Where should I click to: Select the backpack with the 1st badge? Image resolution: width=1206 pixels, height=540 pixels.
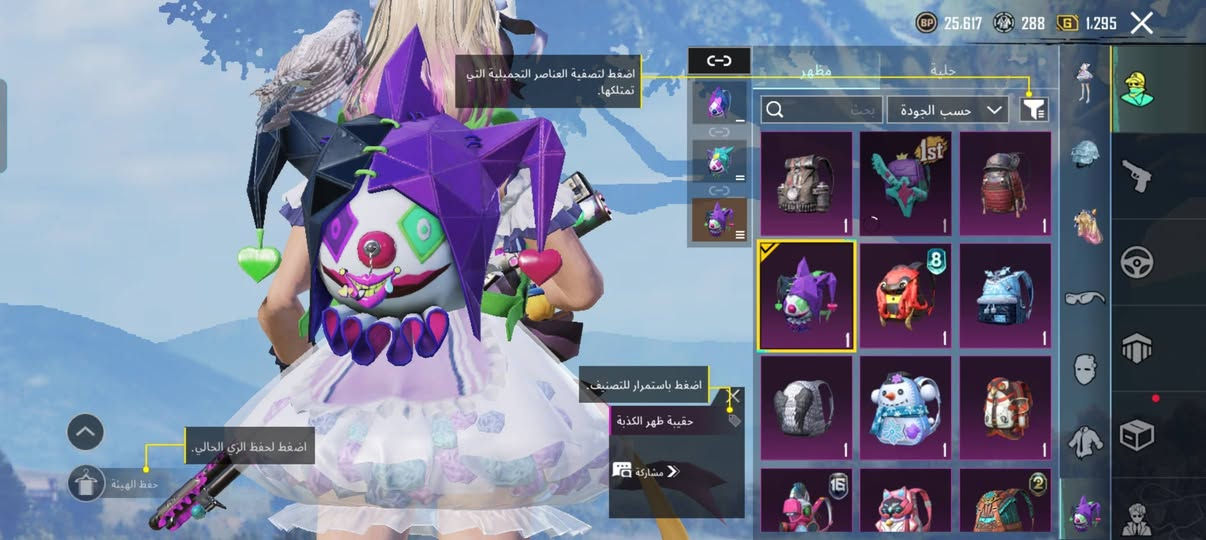click(x=906, y=184)
